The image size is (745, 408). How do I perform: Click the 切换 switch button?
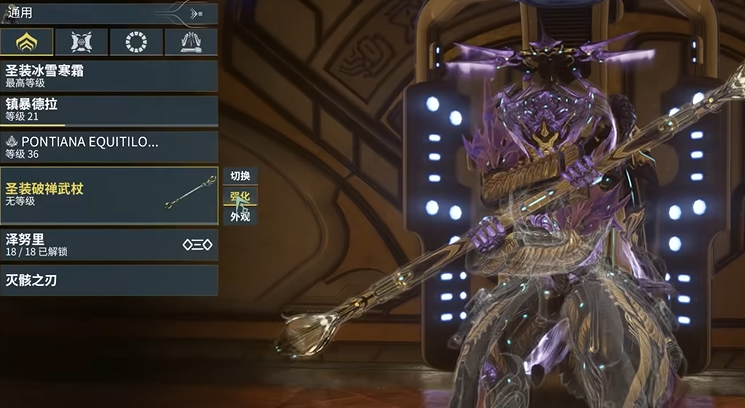click(x=240, y=175)
